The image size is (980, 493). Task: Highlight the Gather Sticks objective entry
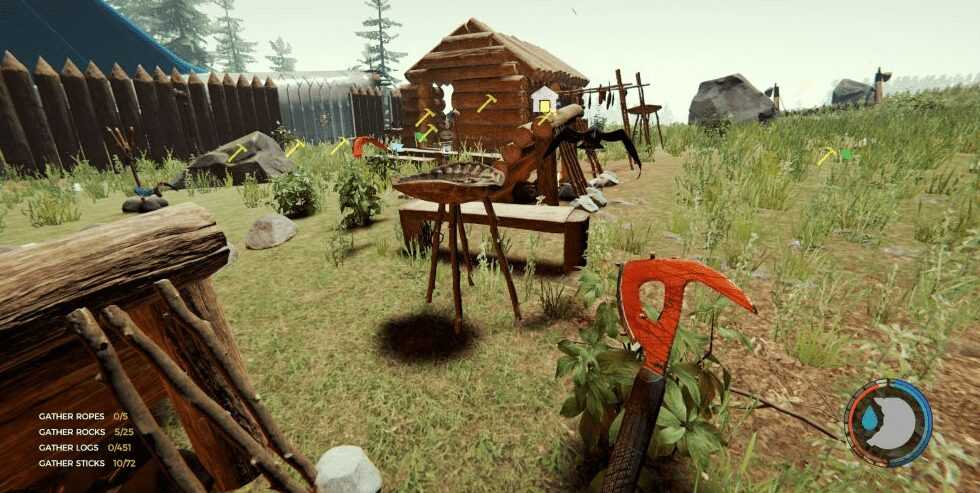click(x=85, y=463)
